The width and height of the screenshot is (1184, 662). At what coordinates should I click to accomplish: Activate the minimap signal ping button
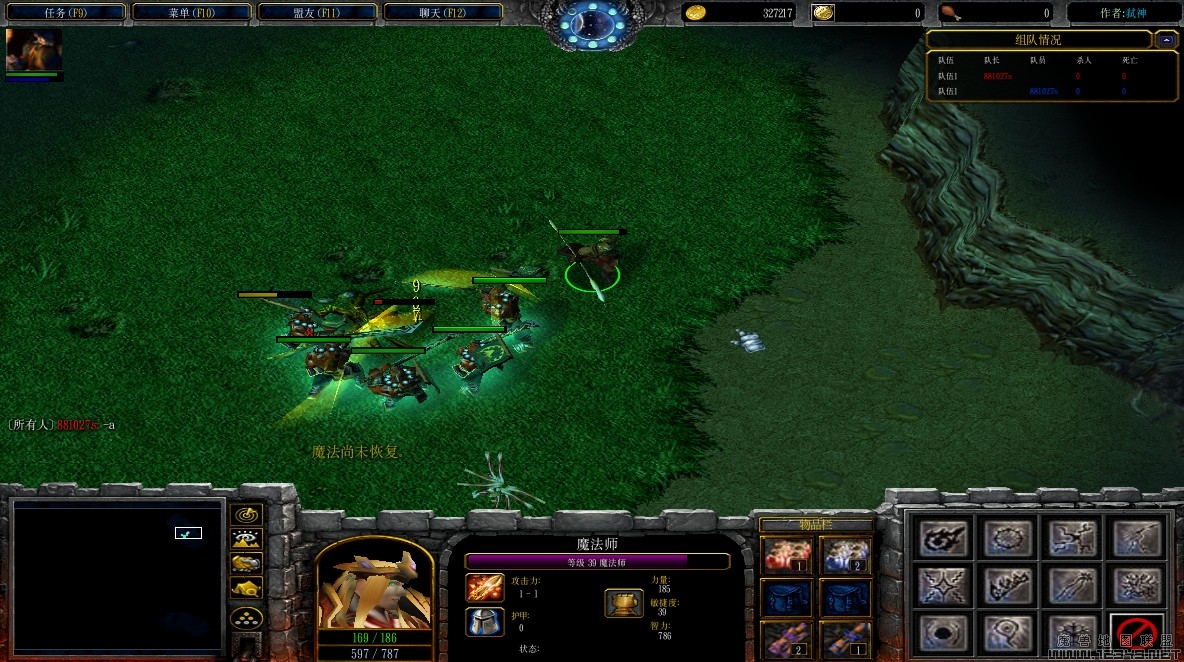click(246, 515)
